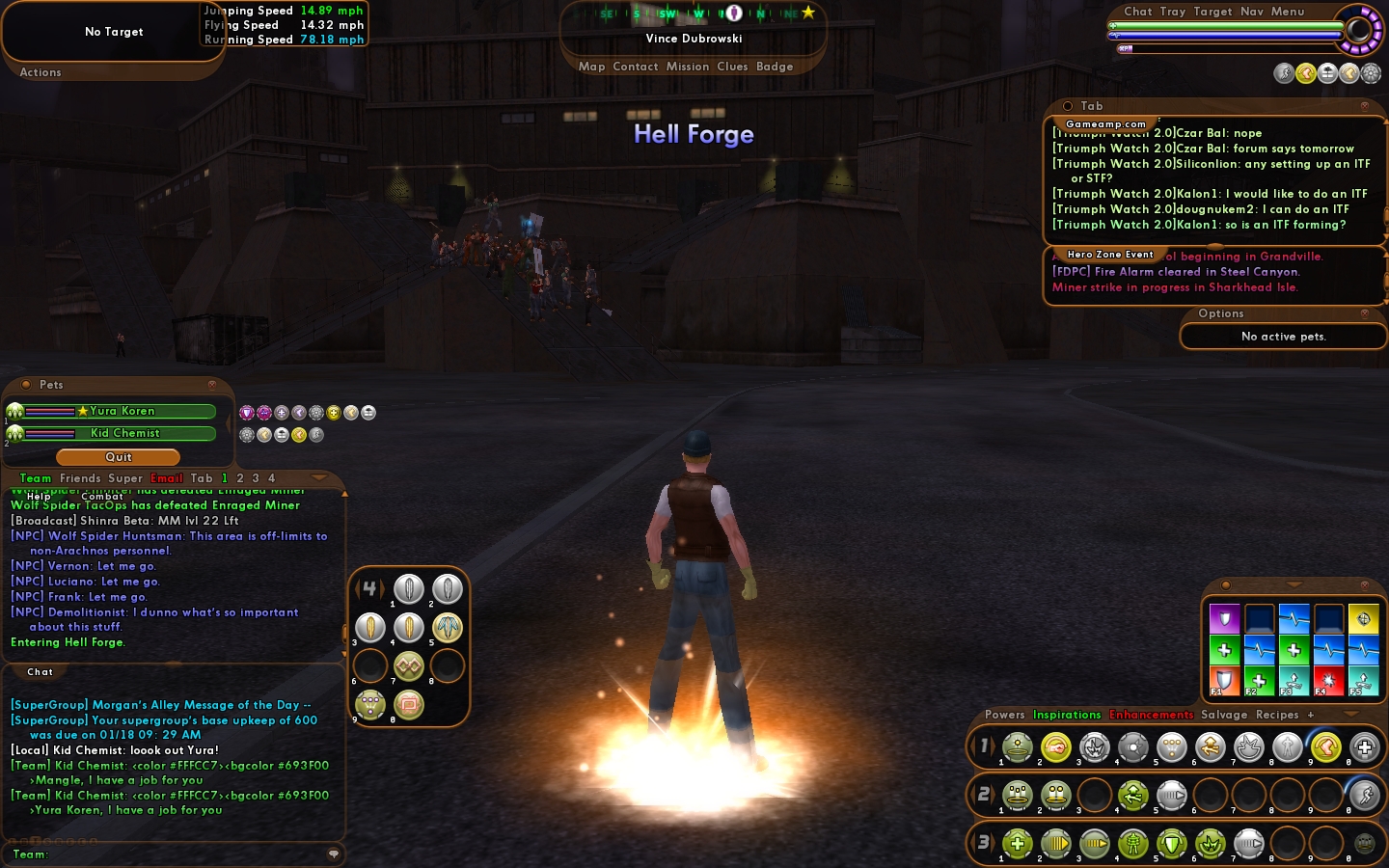Open the Nav window from top bar
The height and width of the screenshot is (868, 1389).
pyautogui.click(x=1252, y=12)
